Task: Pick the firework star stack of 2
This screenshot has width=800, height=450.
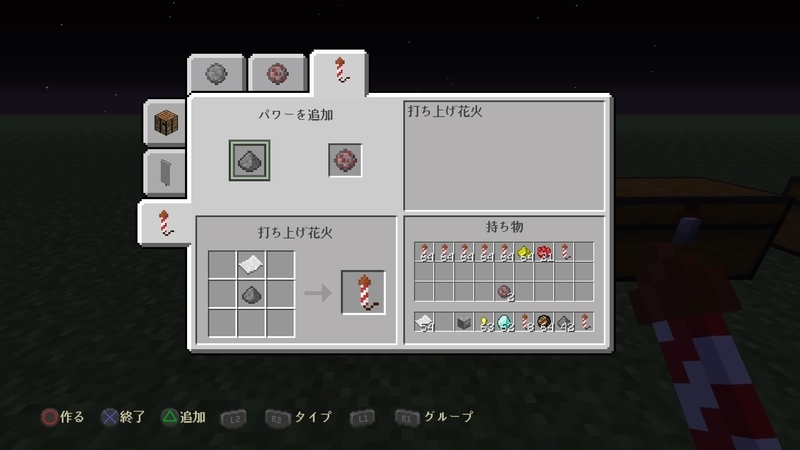Action: click(505, 292)
